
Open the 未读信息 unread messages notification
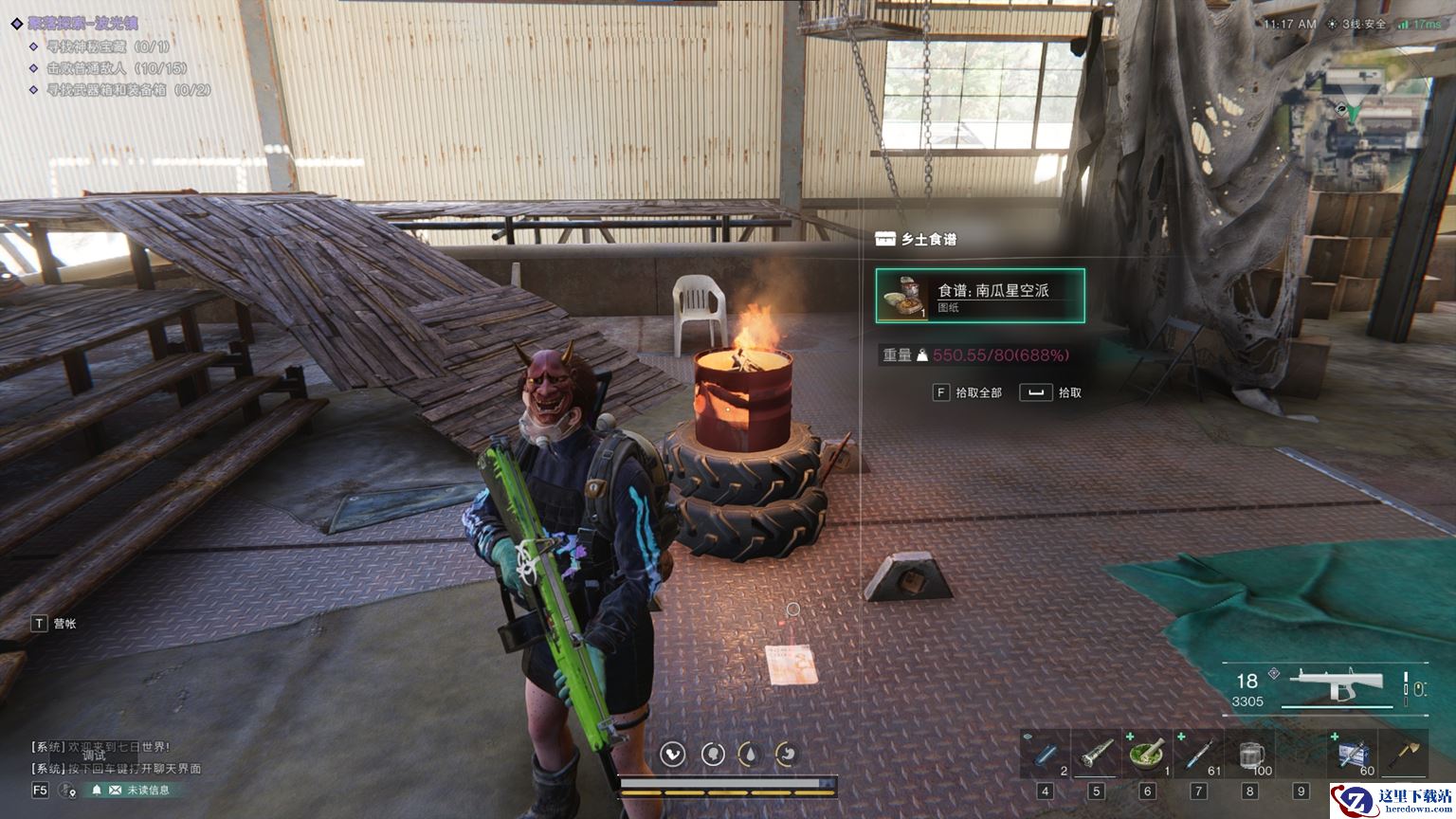pos(131,790)
